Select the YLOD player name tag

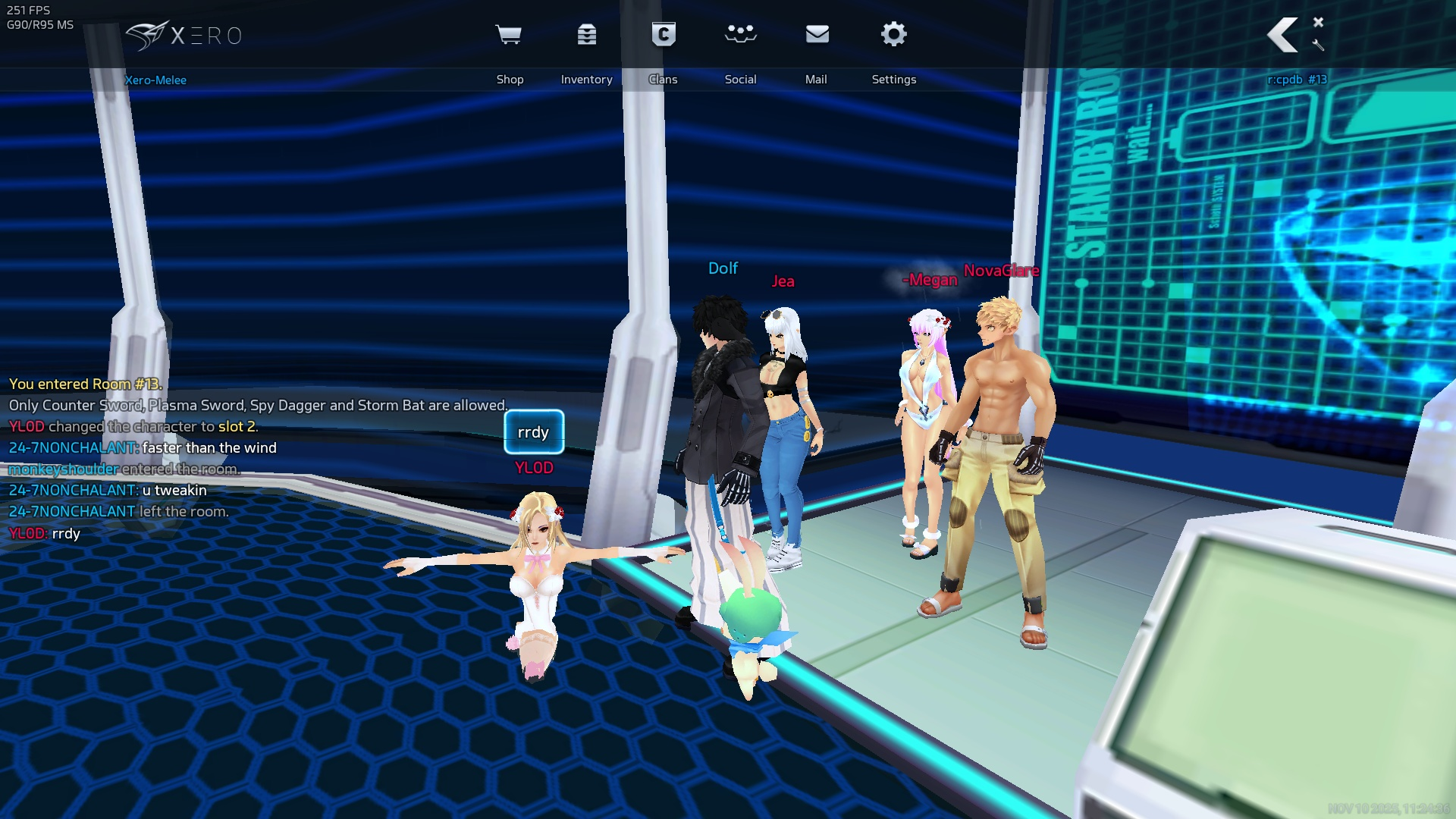[534, 468]
